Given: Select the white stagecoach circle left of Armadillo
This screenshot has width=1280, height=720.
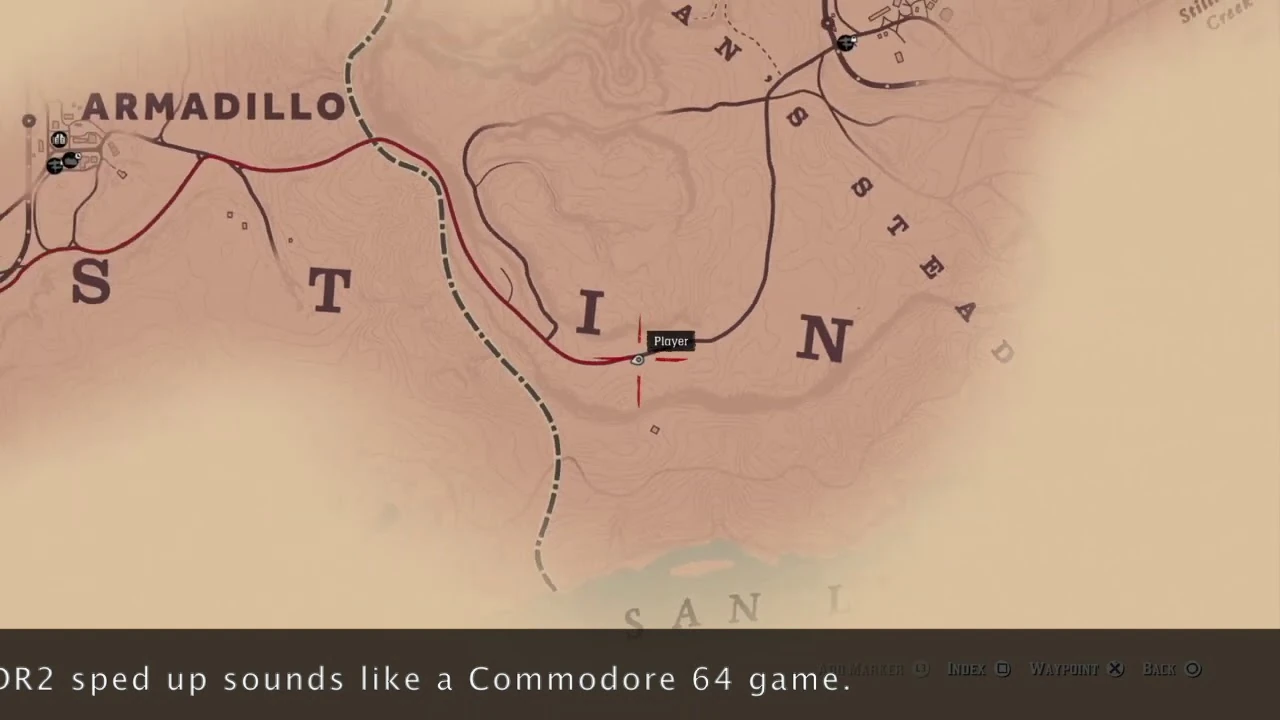Looking at the screenshot, I should pyautogui.click(x=29, y=121).
